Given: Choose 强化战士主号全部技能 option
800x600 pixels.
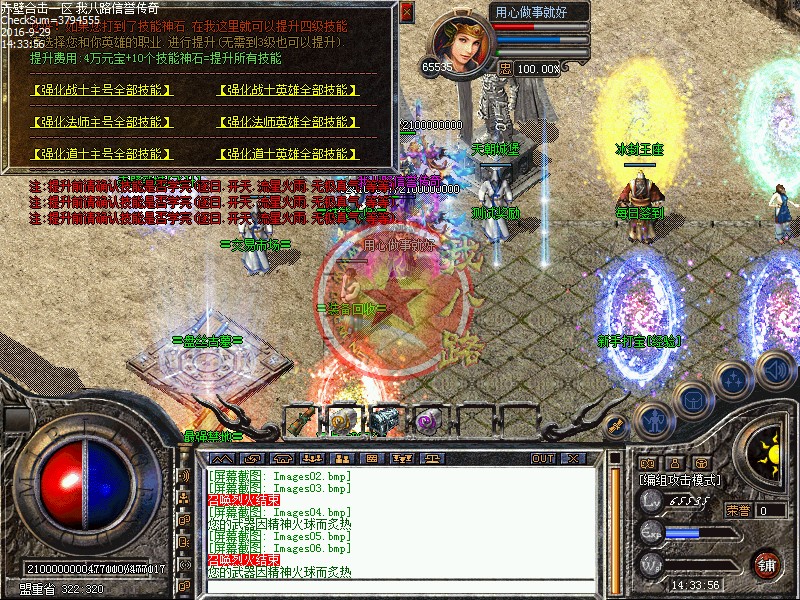Looking at the screenshot, I should tap(100, 90).
